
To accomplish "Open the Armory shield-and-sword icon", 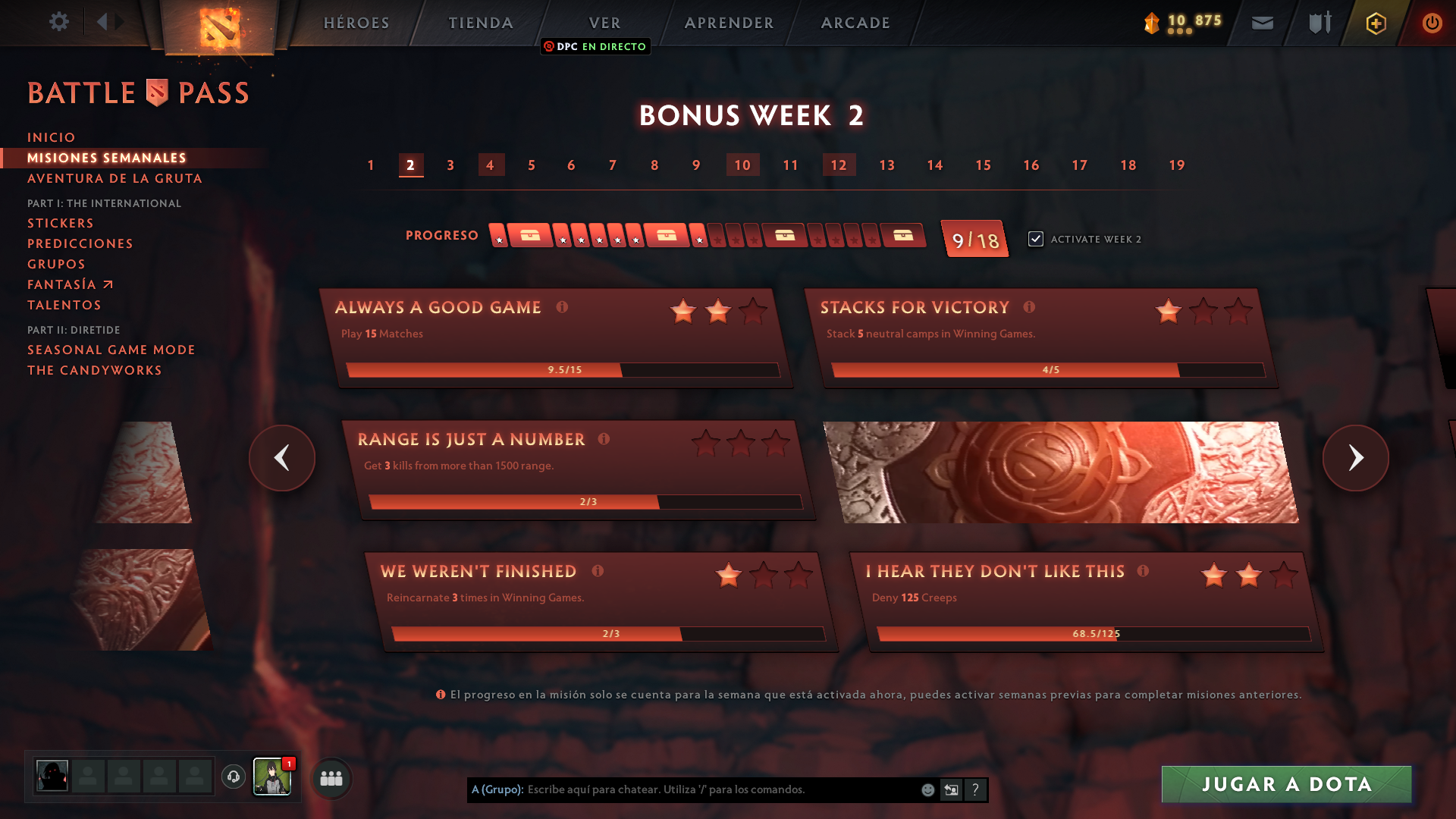I will pyautogui.click(x=1319, y=23).
